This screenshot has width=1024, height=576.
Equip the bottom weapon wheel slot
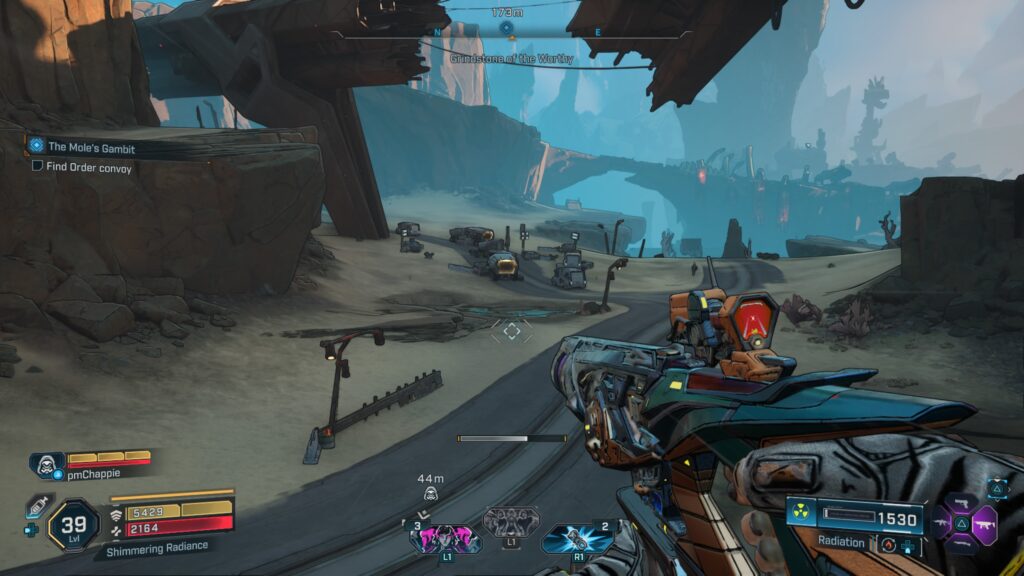point(962,542)
